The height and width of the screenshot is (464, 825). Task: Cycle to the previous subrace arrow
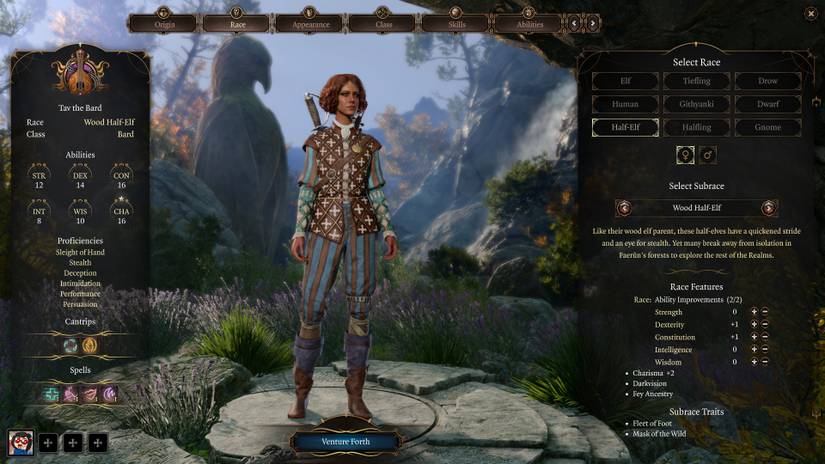click(x=625, y=208)
